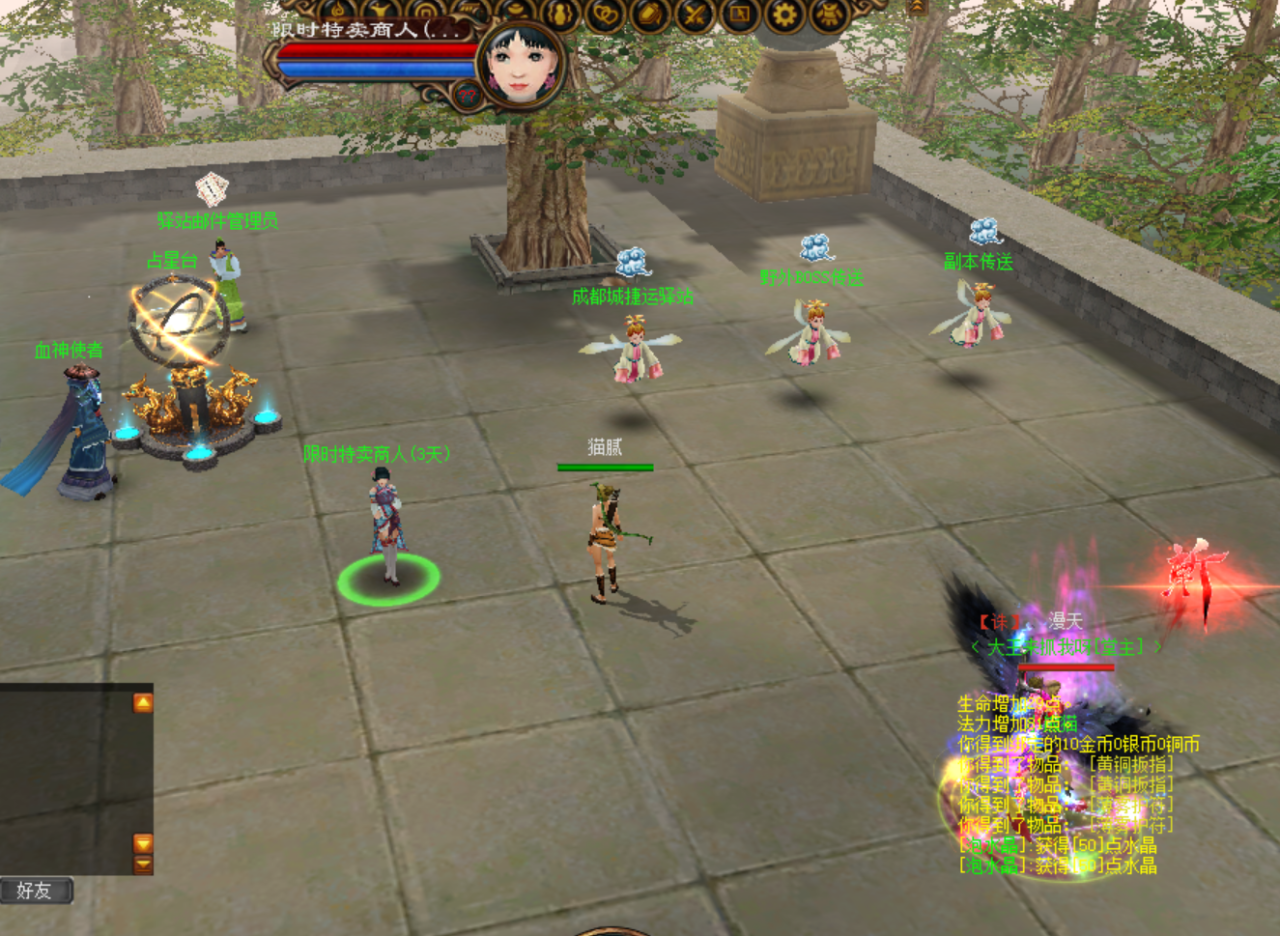Screen dimensions: 1280x936
Task: Click the red question marks button
Action: click(466, 95)
